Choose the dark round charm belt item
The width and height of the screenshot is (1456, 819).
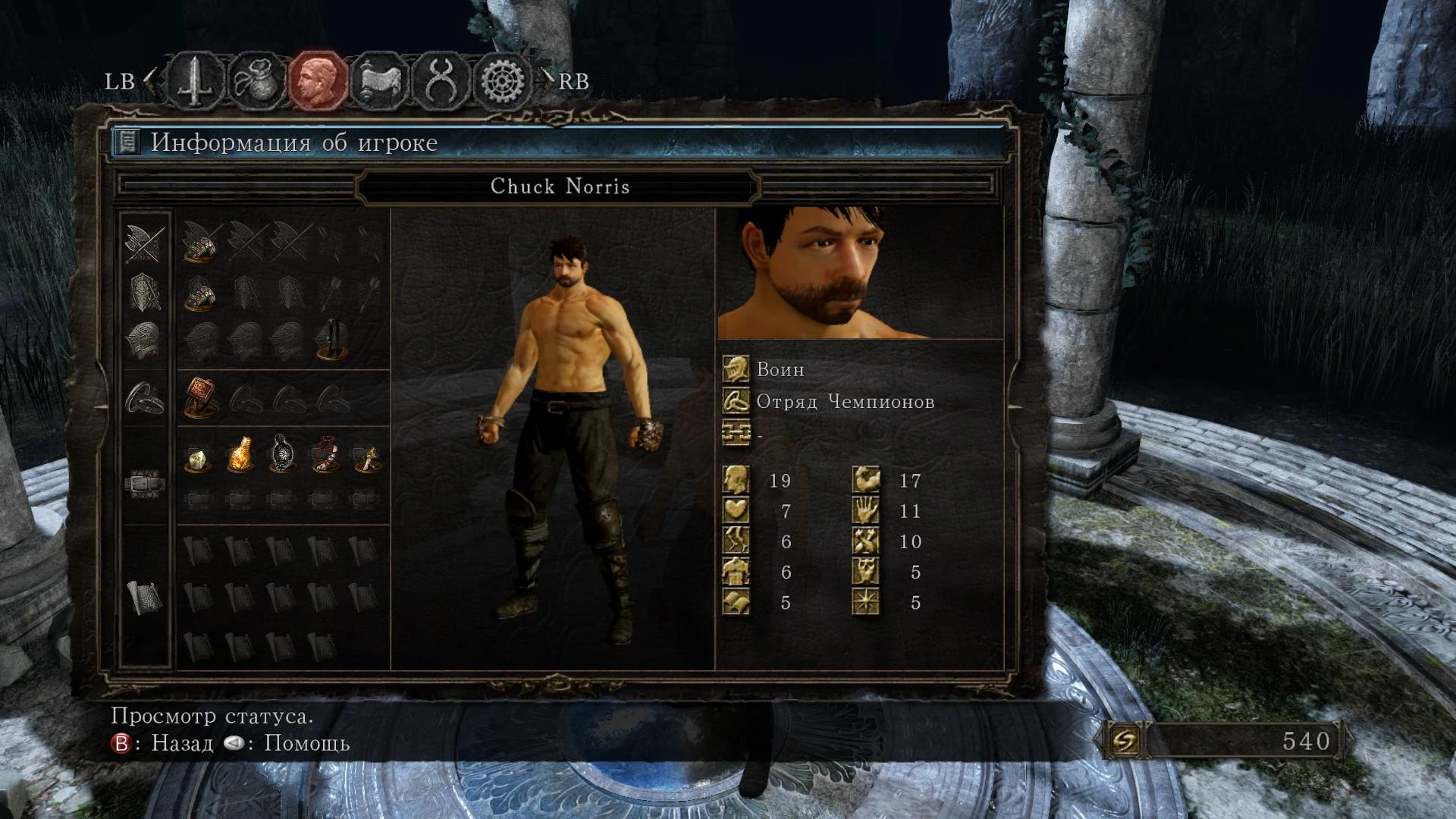click(282, 454)
